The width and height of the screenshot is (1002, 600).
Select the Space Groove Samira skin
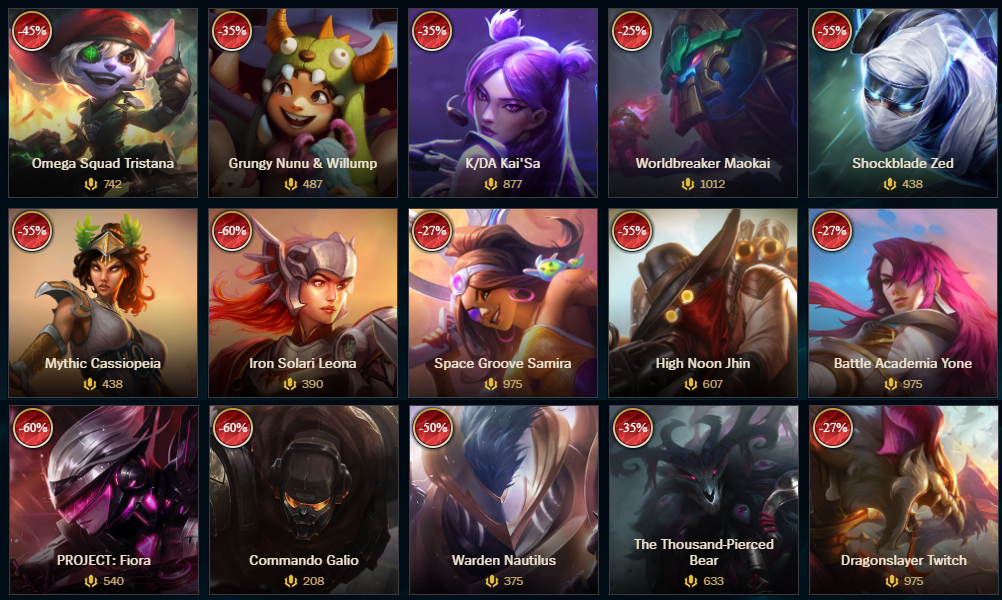point(503,302)
